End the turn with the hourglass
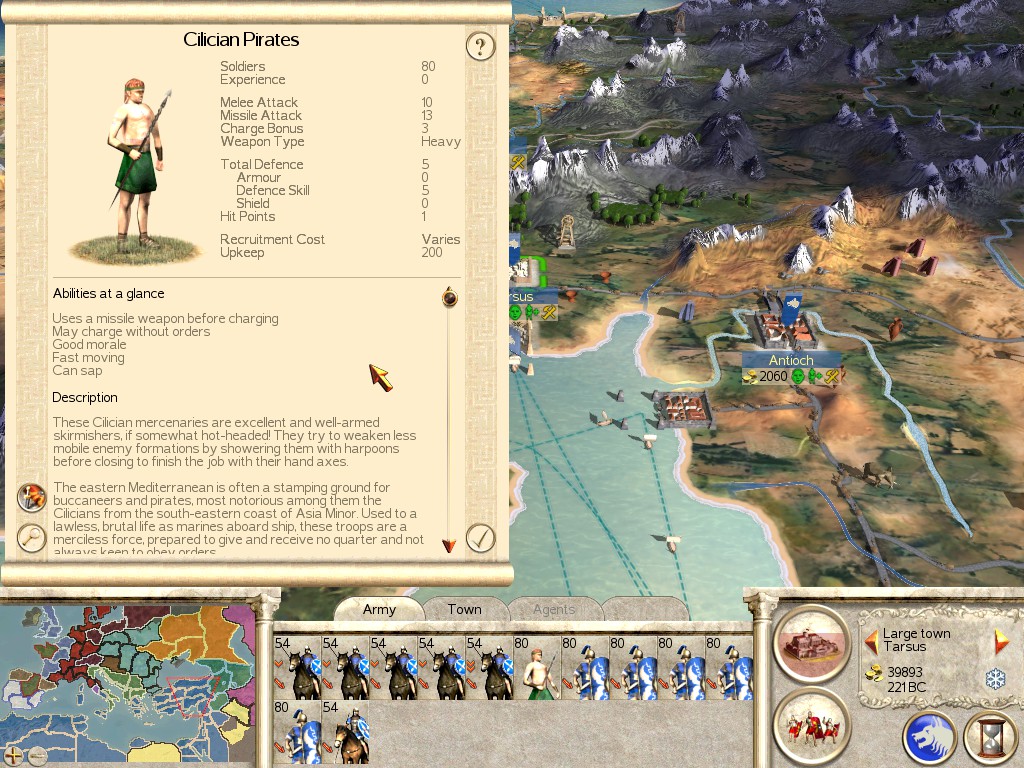This screenshot has width=1024, height=768. click(x=989, y=739)
